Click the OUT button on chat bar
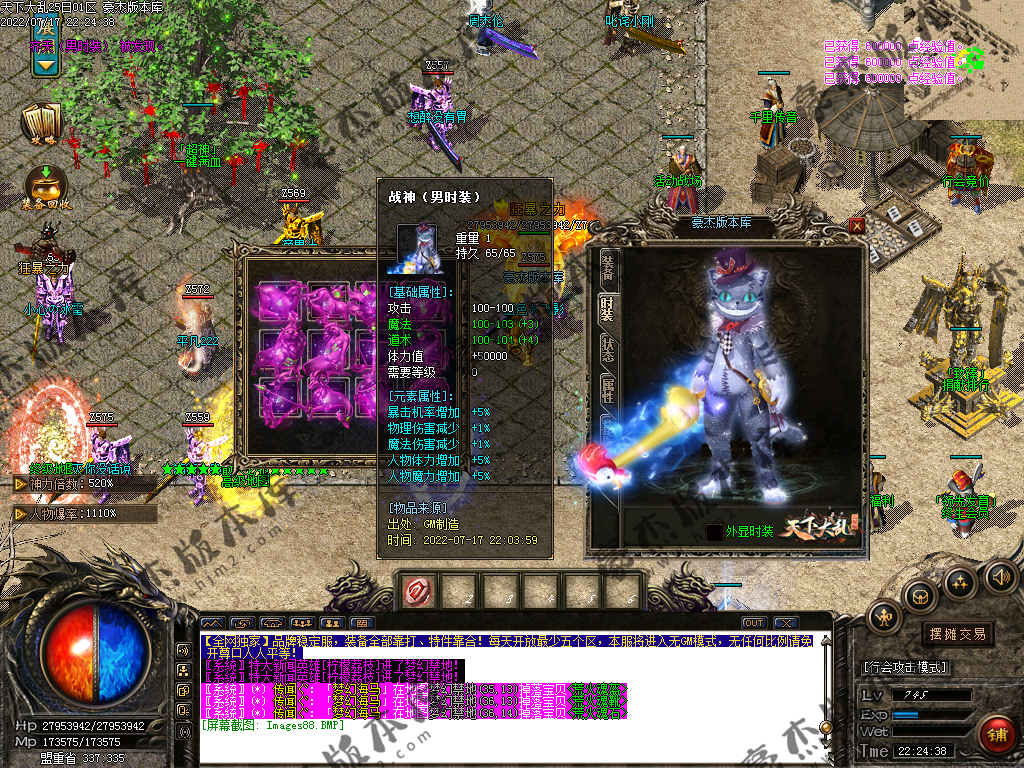1024x768 pixels. (754, 623)
